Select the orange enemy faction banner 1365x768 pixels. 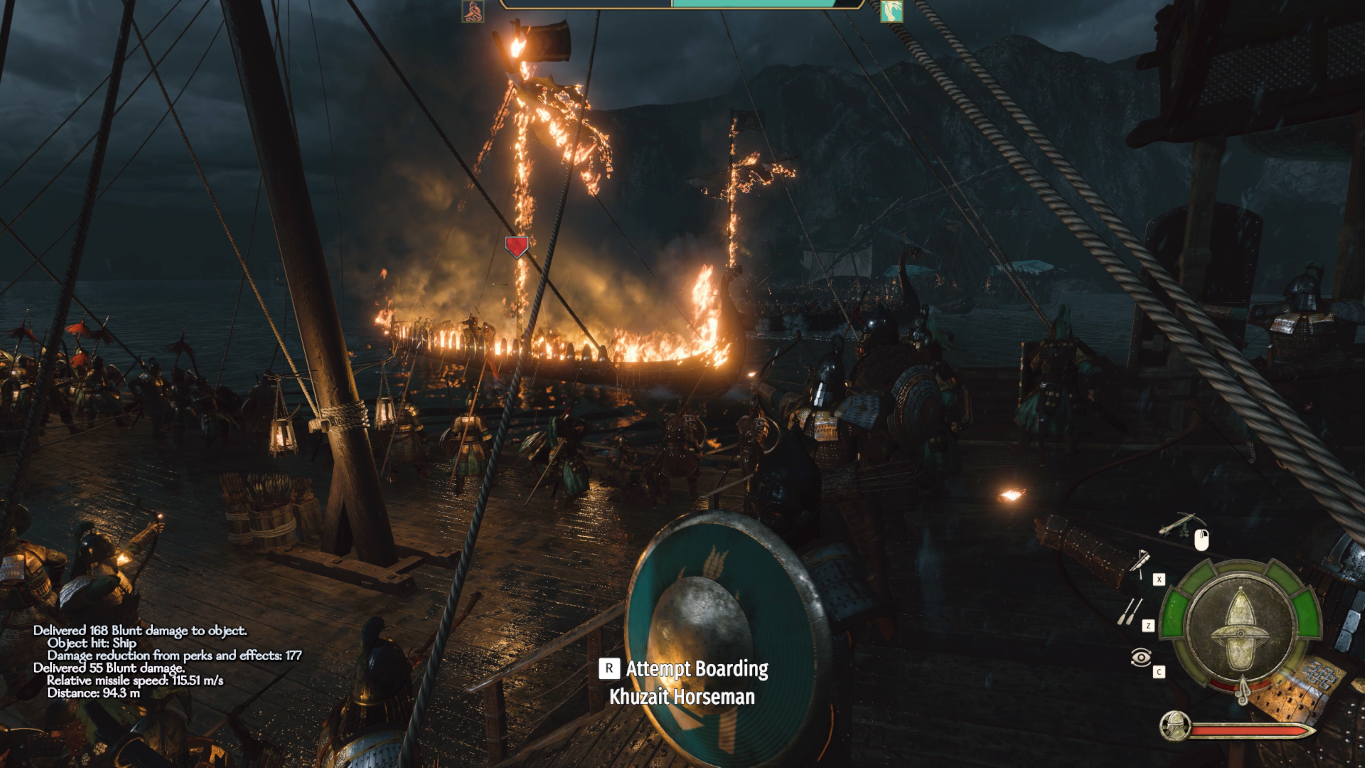tap(472, 11)
